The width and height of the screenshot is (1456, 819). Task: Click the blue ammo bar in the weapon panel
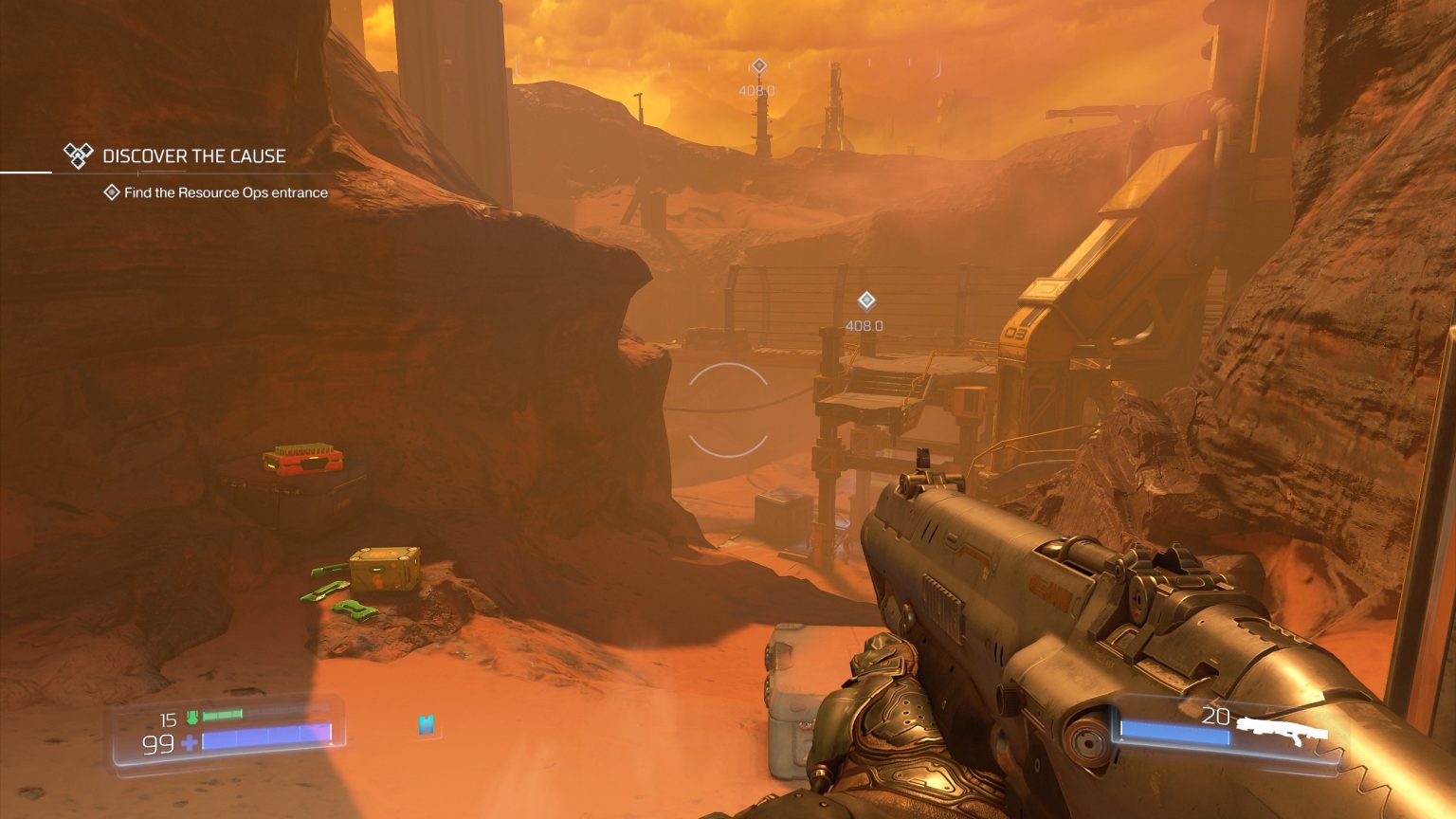pyautogui.click(x=1178, y=731)
